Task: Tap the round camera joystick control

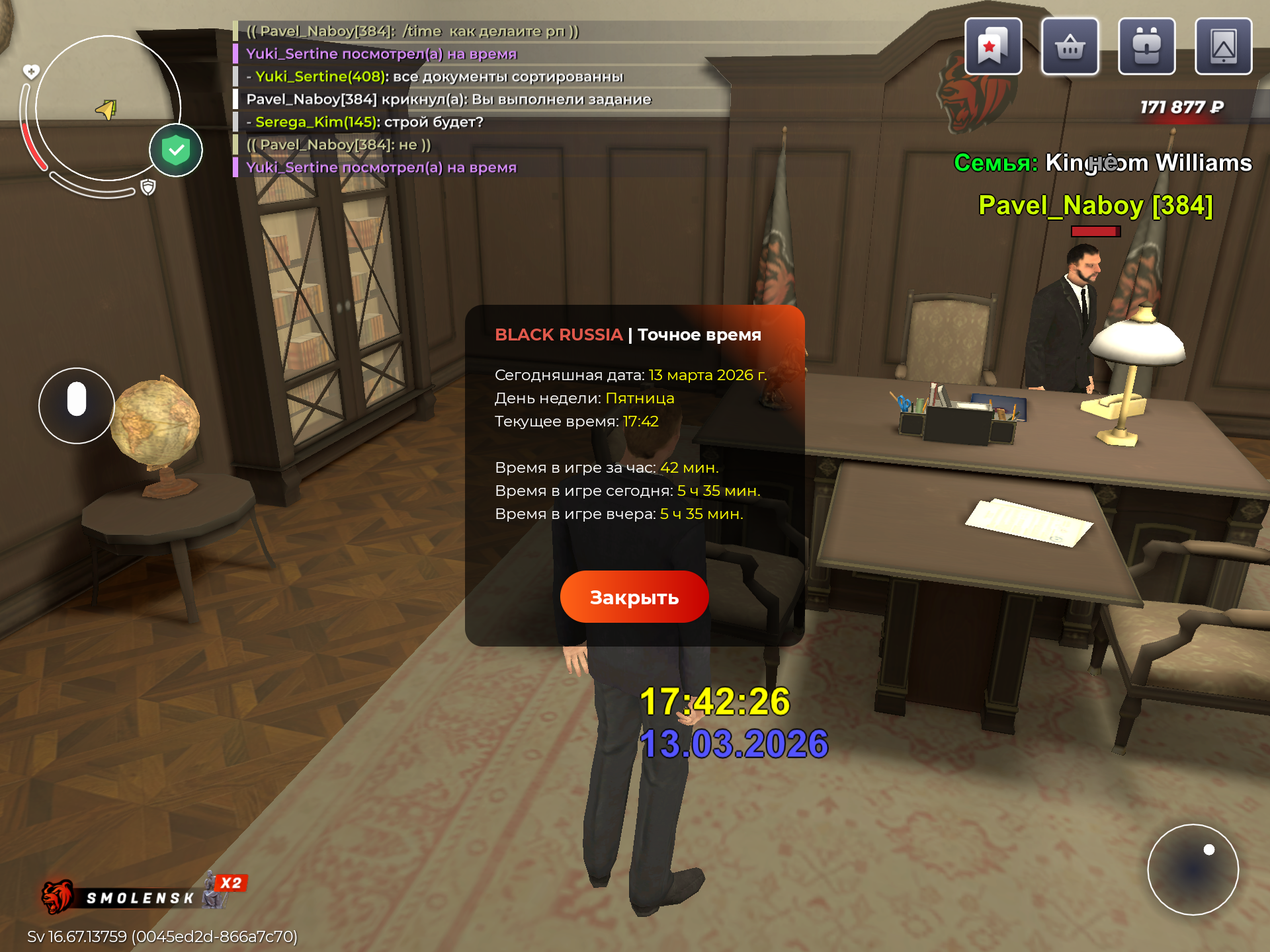Action: pyautogui.click(x=1193, y=869)
